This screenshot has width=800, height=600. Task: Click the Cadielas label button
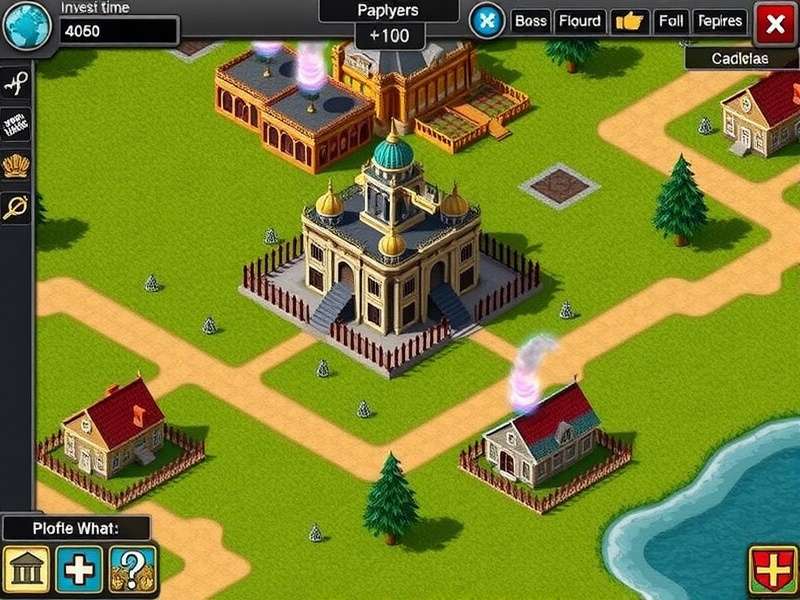pos(741,59)
